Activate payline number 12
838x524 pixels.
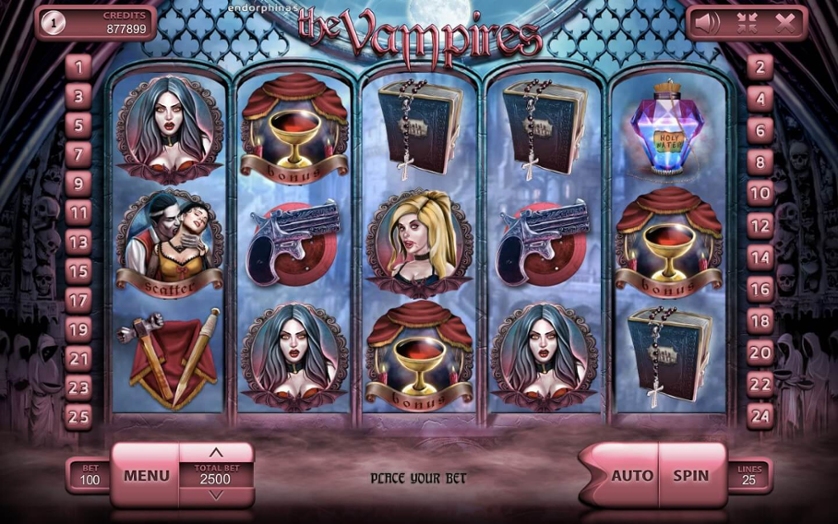click(761, 226)
